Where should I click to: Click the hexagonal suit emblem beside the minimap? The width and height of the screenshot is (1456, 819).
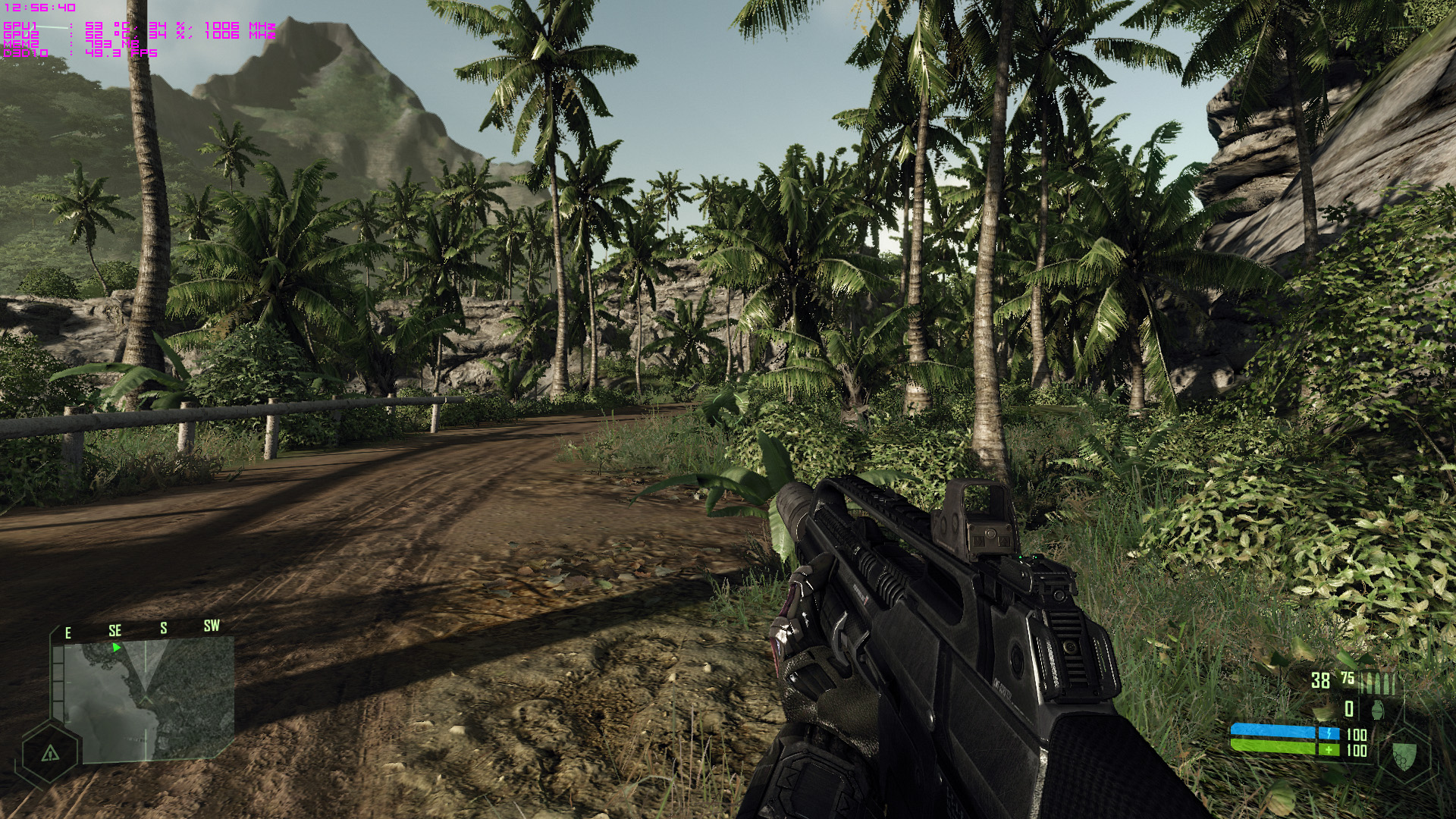pyautogui.click(x=50, y=754)
